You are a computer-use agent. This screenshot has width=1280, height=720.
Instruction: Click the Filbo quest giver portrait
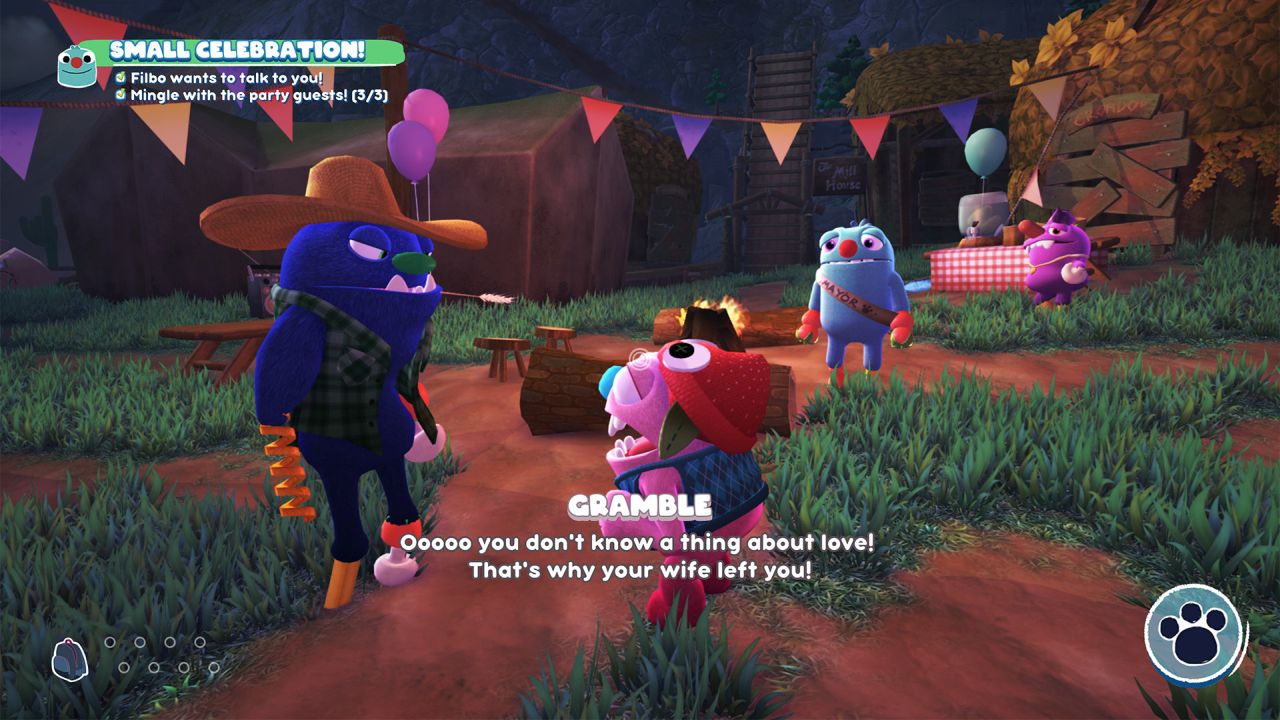coord(77,66)
